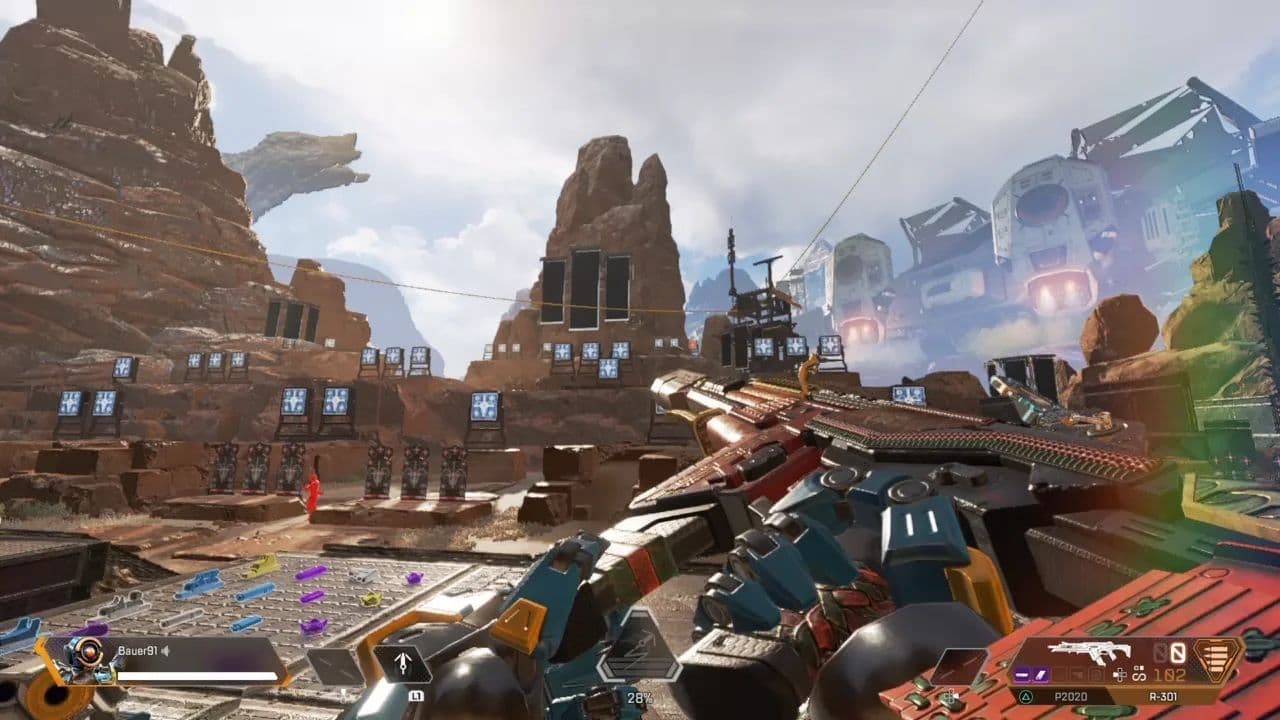Select the R-301 weapon icon
This screenshot has width=1280, height=720.
pos(1087,652)
